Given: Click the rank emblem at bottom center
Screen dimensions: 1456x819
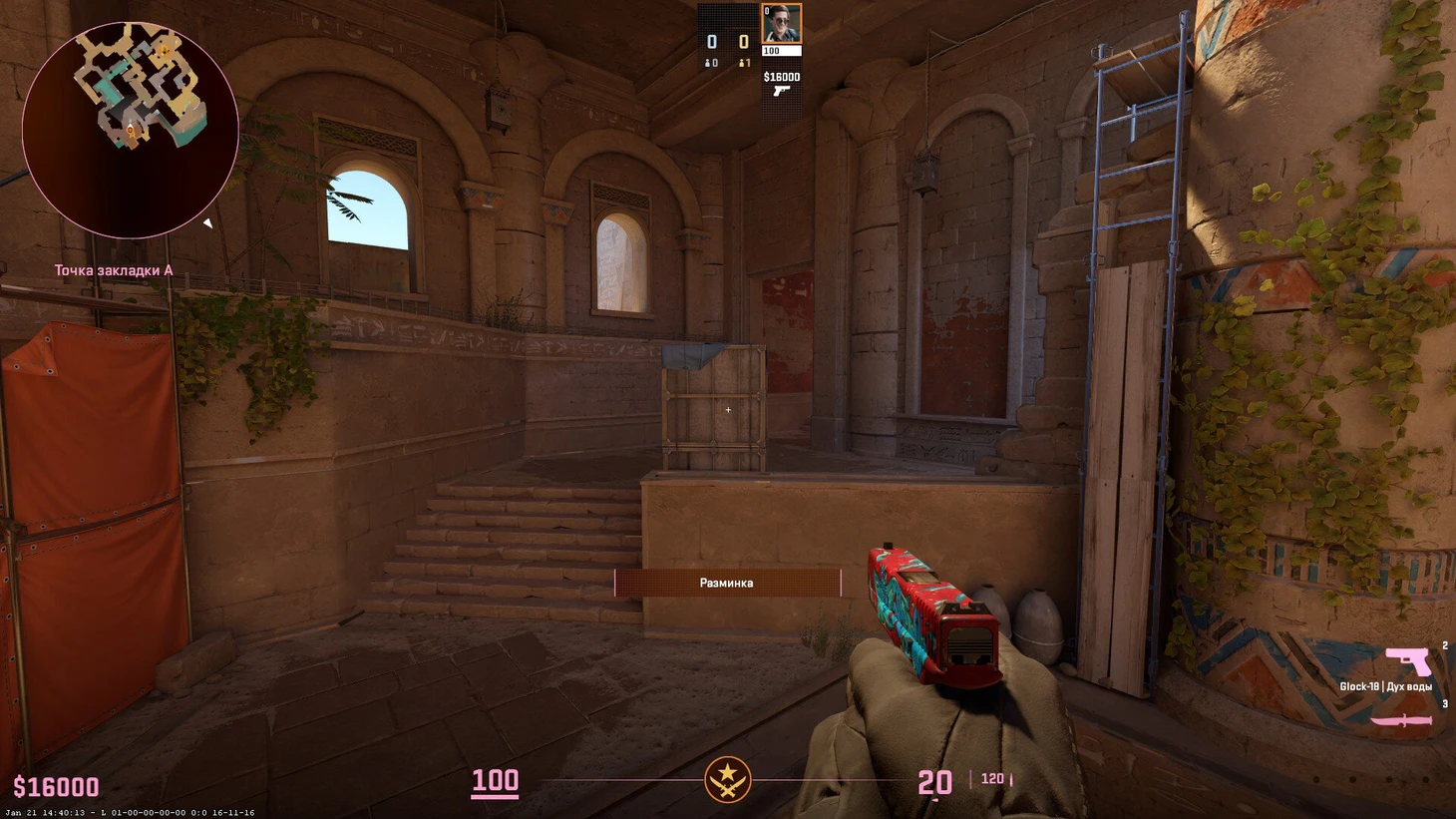Looking at the screenshot, I should pyautogui.click(x=728, y=779).
